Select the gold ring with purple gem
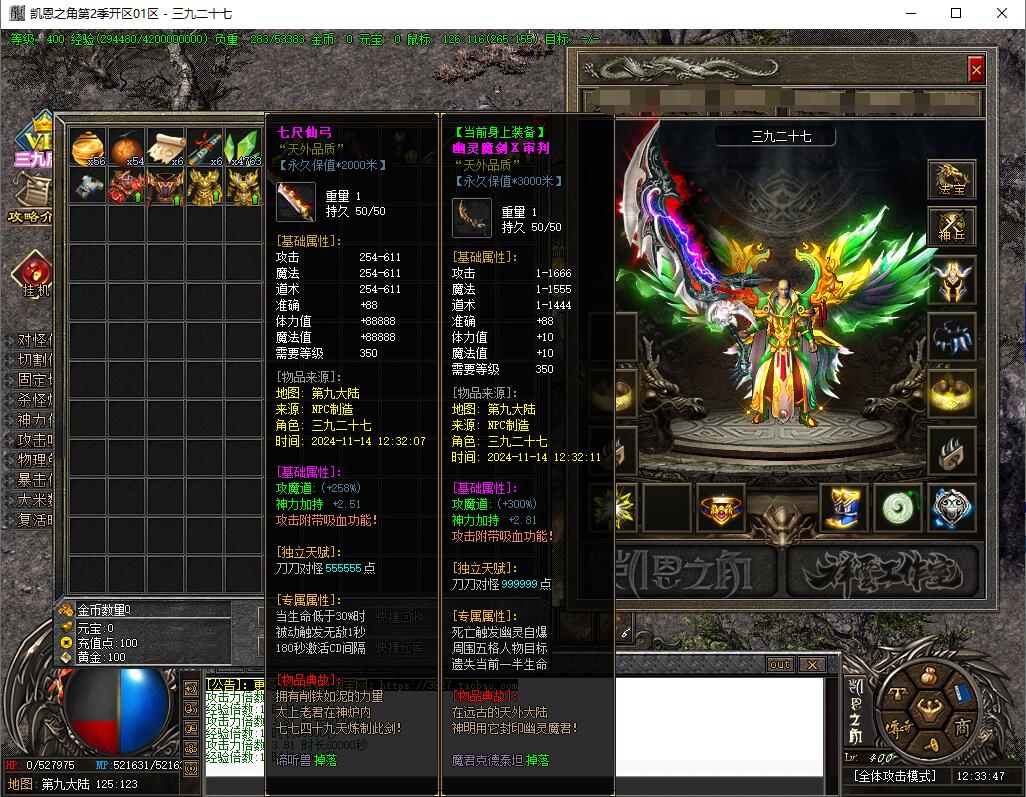The height and width of the screenshot is (797, 1026). pos(721,508)
